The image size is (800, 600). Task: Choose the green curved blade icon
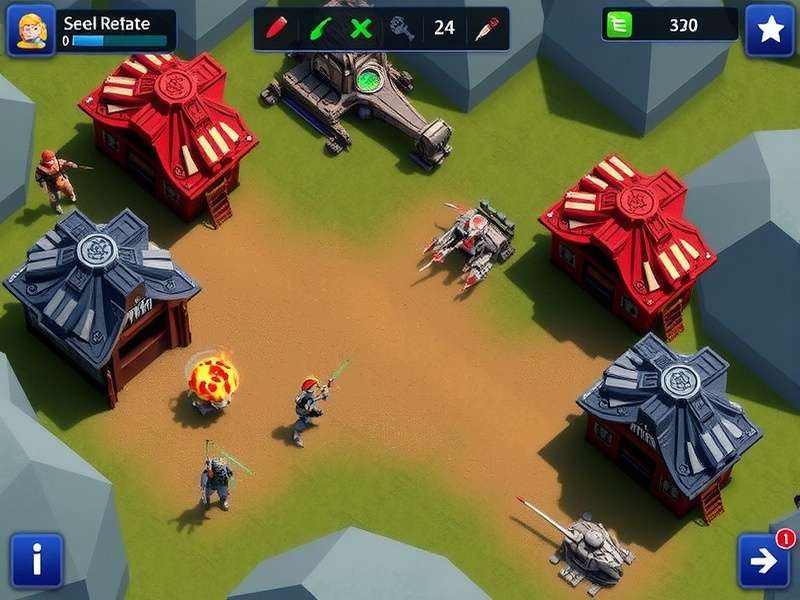click(321, 28)
